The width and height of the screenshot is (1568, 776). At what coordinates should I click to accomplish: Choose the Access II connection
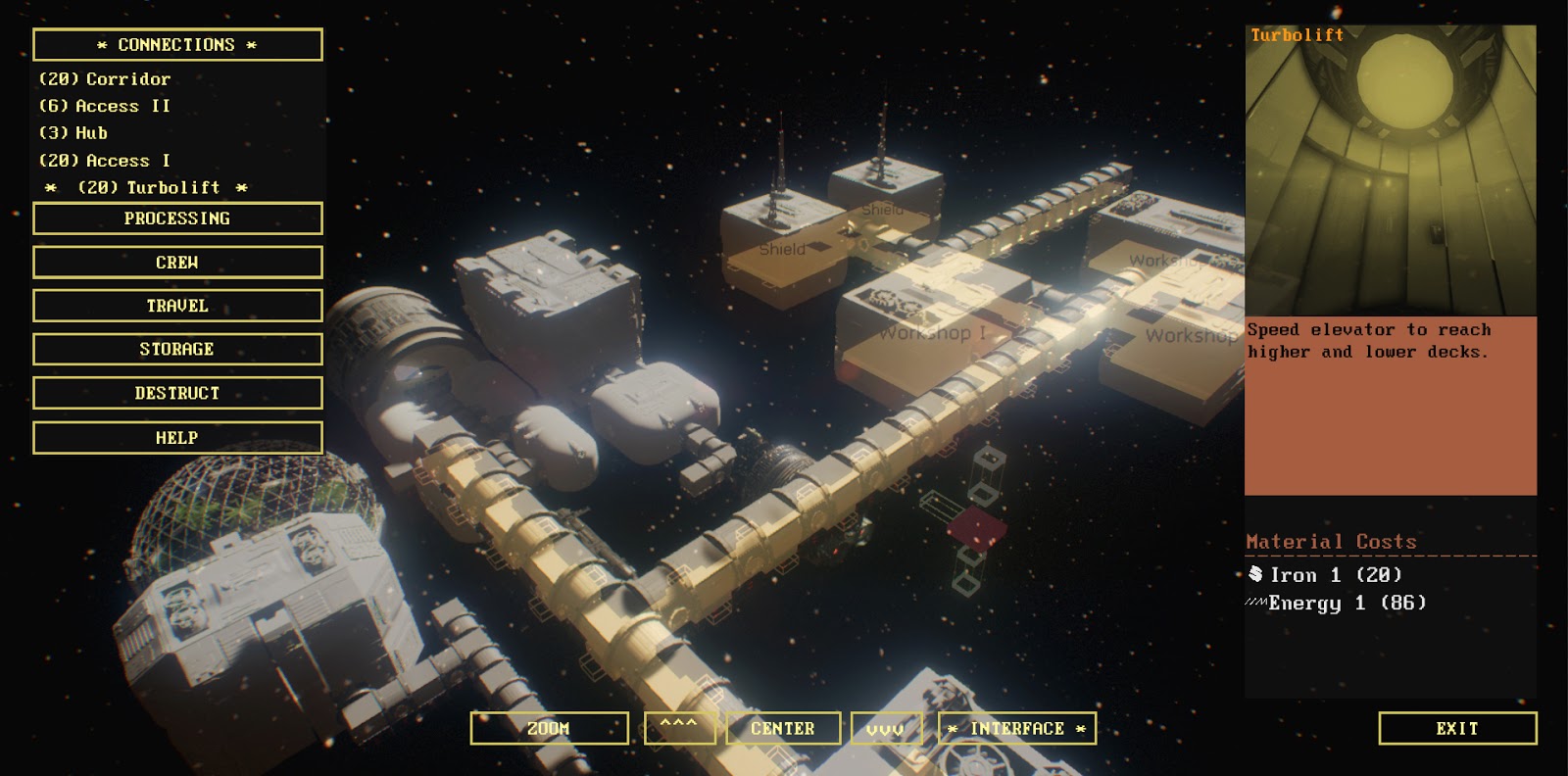(x=105, y=106)
